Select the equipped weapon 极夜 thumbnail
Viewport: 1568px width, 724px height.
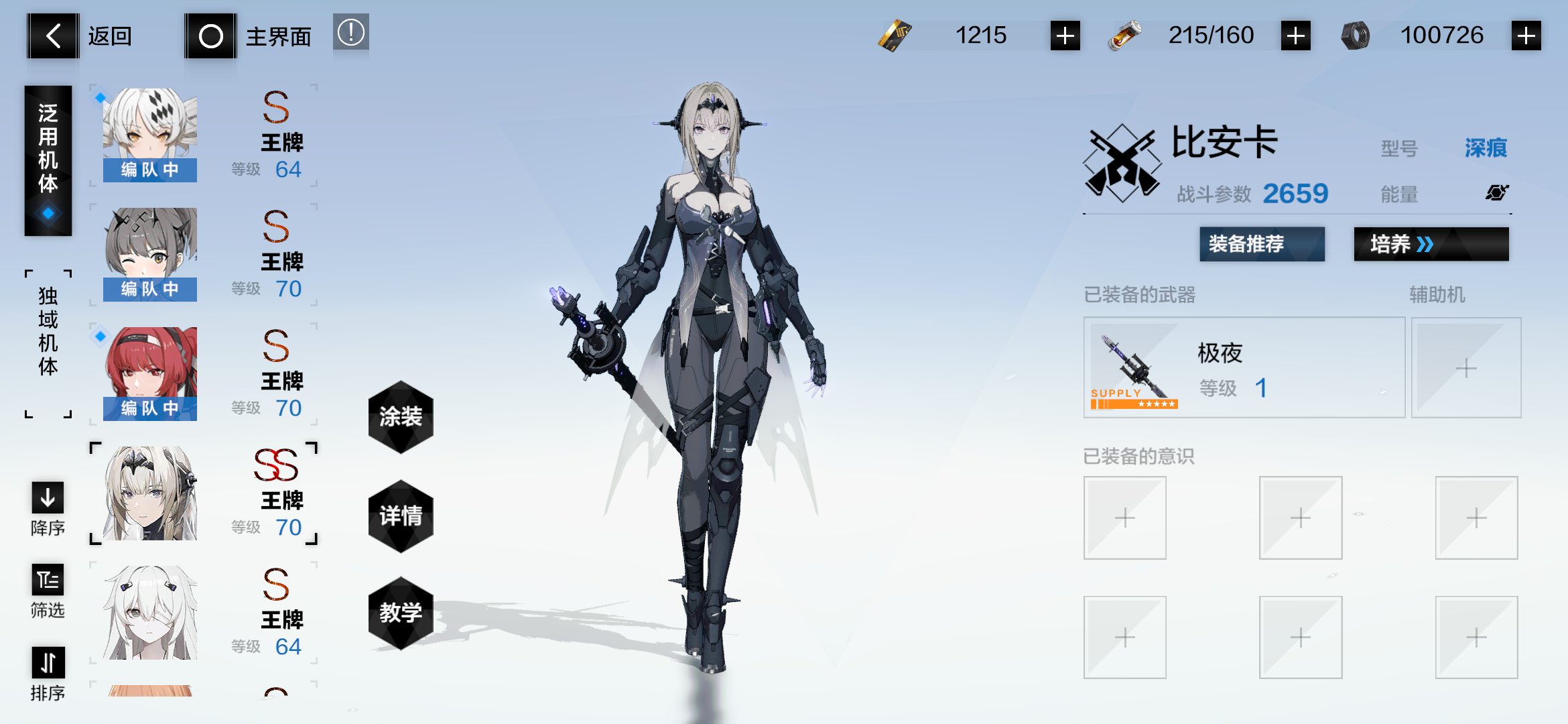[1134, 365]
